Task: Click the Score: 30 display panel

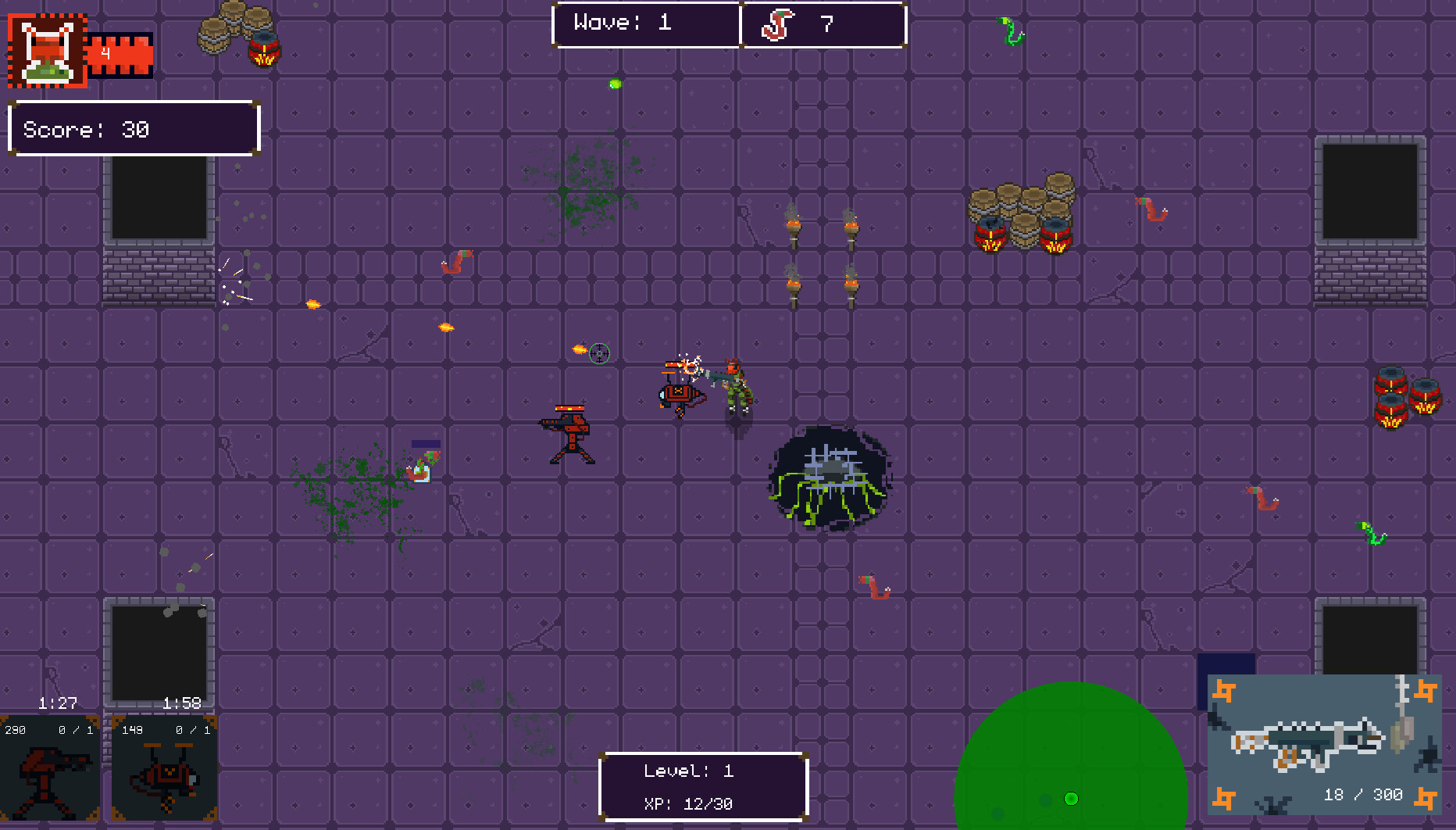Action: pos(133,128)
